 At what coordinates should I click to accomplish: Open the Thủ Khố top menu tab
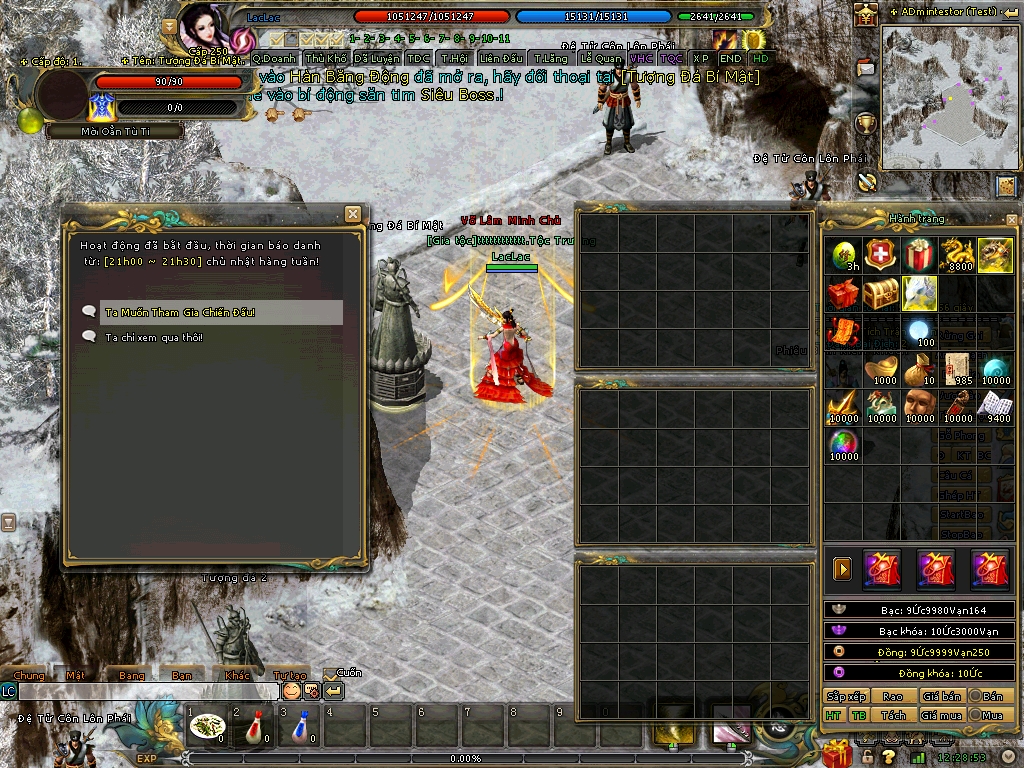327,59
